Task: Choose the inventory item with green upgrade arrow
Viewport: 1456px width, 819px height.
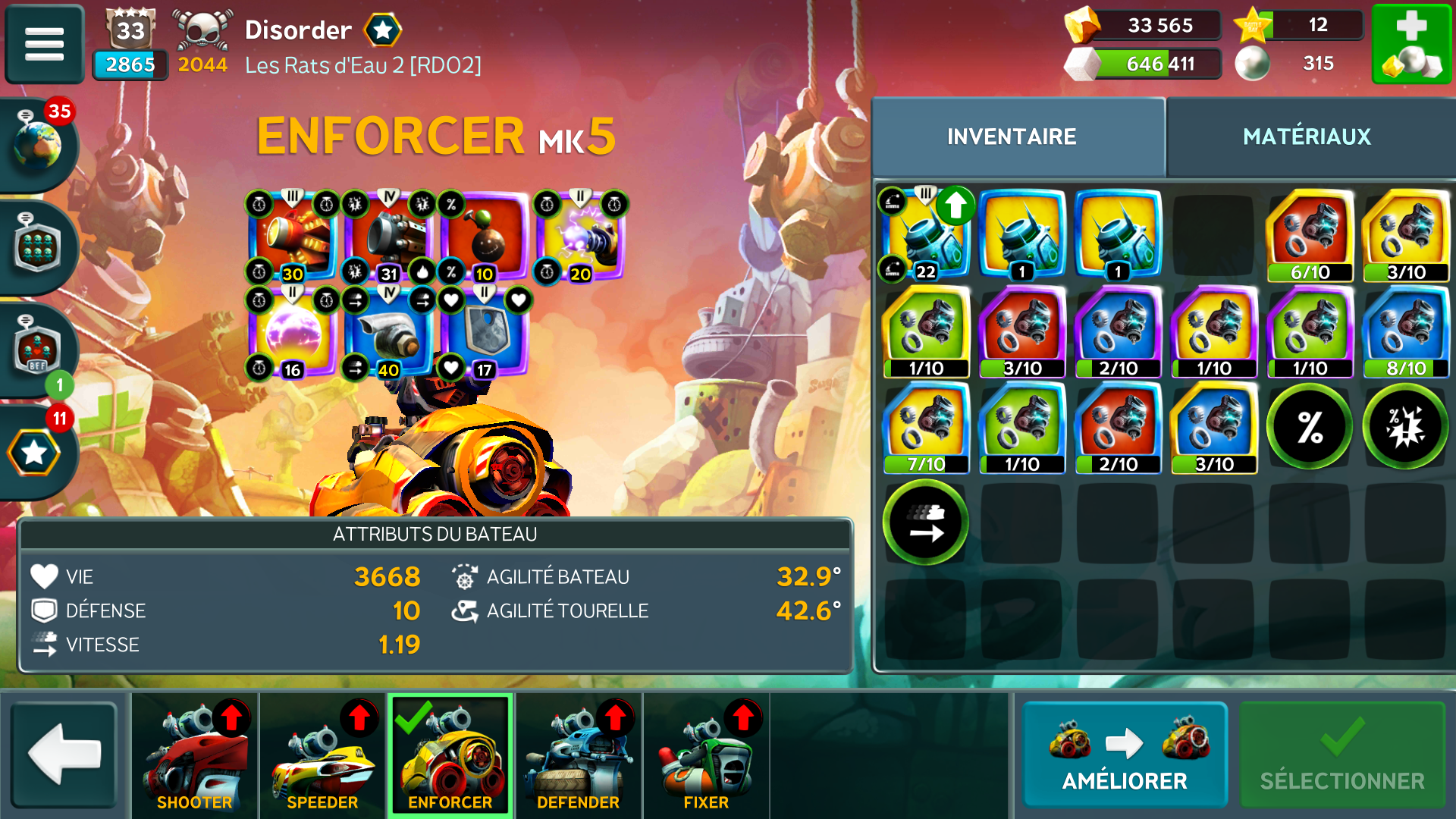Action: point(926,235)
